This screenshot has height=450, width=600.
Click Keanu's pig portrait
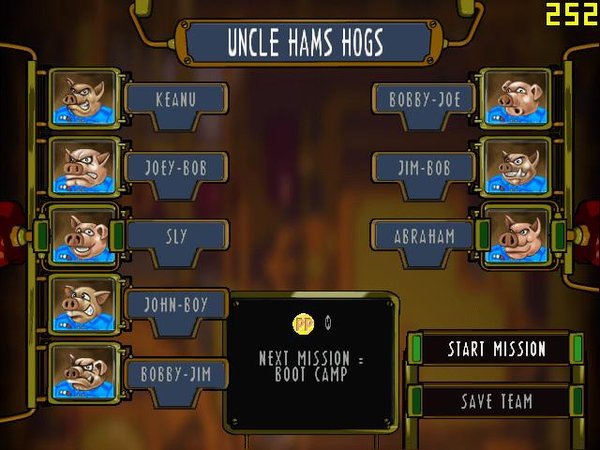(x=84, y=99)
